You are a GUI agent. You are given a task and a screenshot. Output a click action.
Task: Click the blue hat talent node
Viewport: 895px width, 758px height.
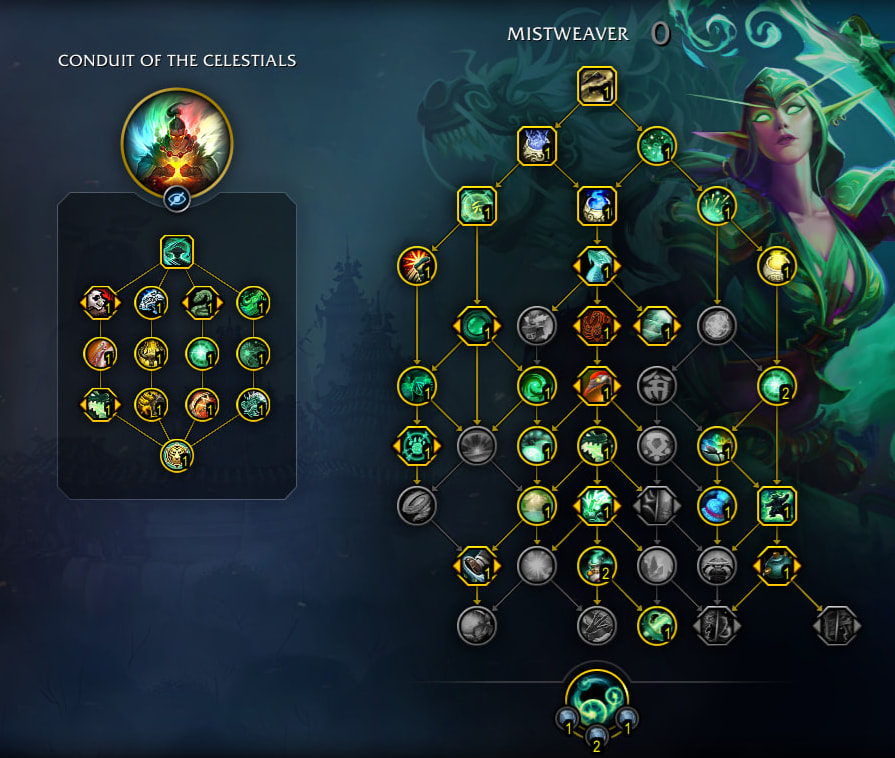(717, 506)
